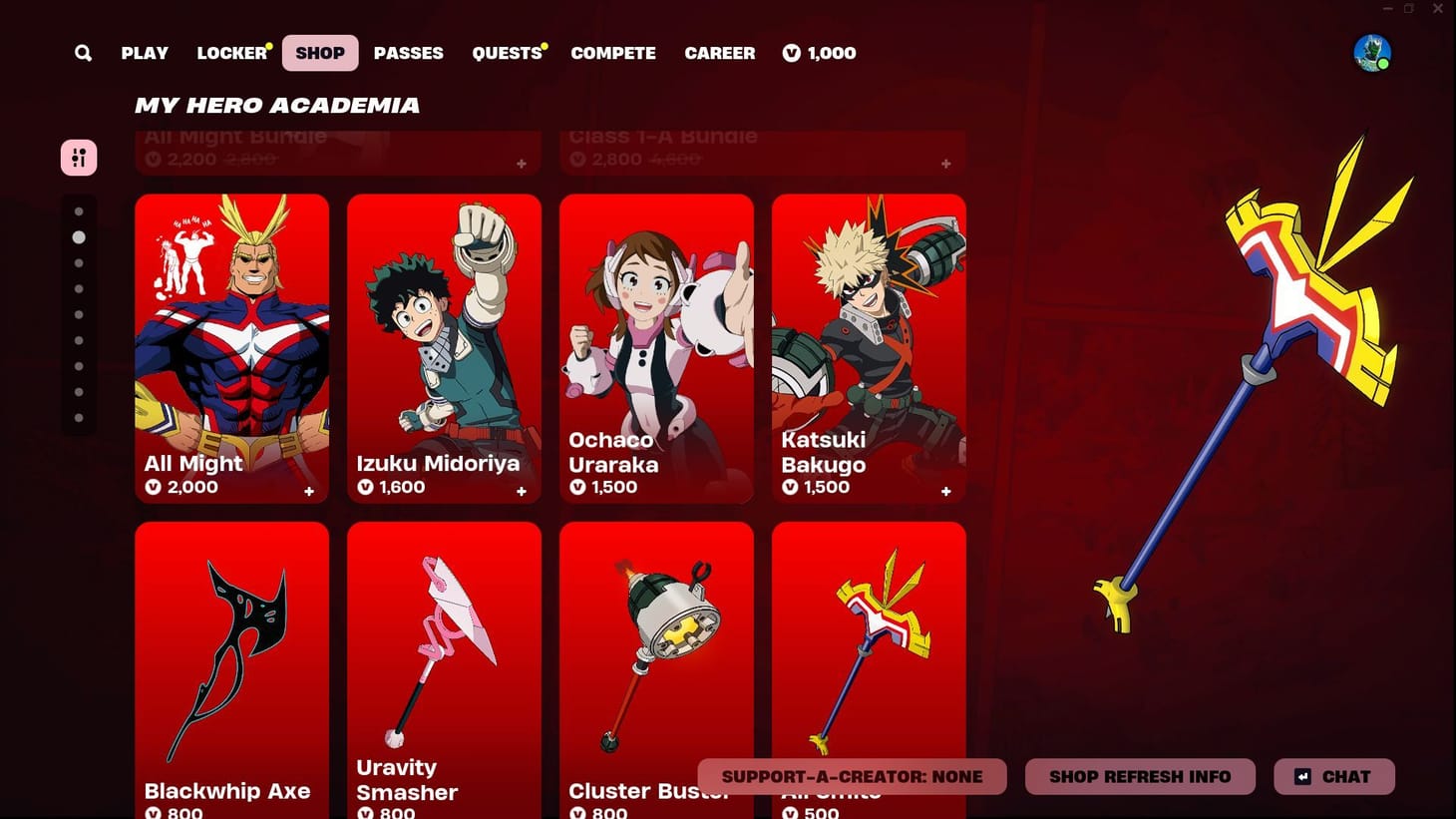Click the plus icon on the Izuku Midoriya card
The image size is (1456, 819).
[x=522, y=491]
